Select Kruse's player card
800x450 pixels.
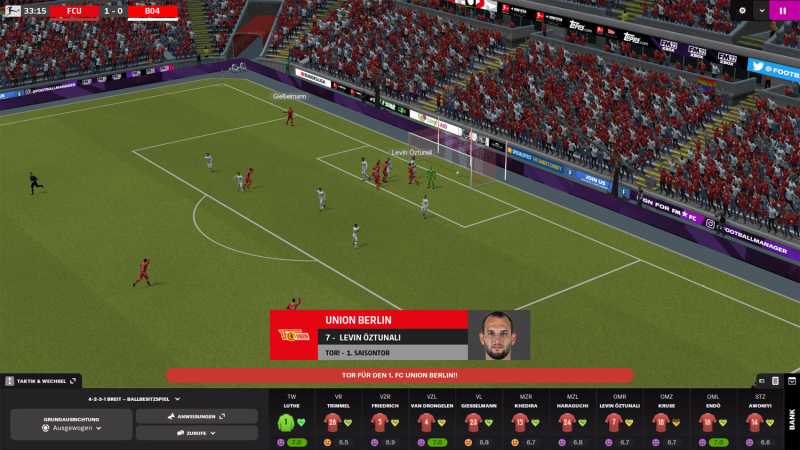[x=659, y=421]
